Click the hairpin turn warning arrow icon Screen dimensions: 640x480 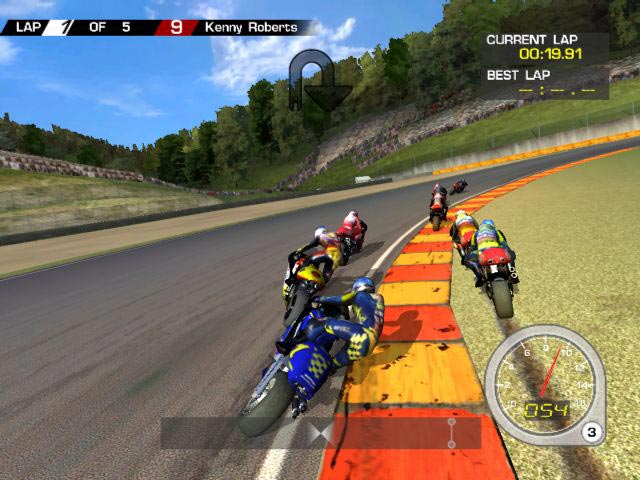[x=319, y=82]
